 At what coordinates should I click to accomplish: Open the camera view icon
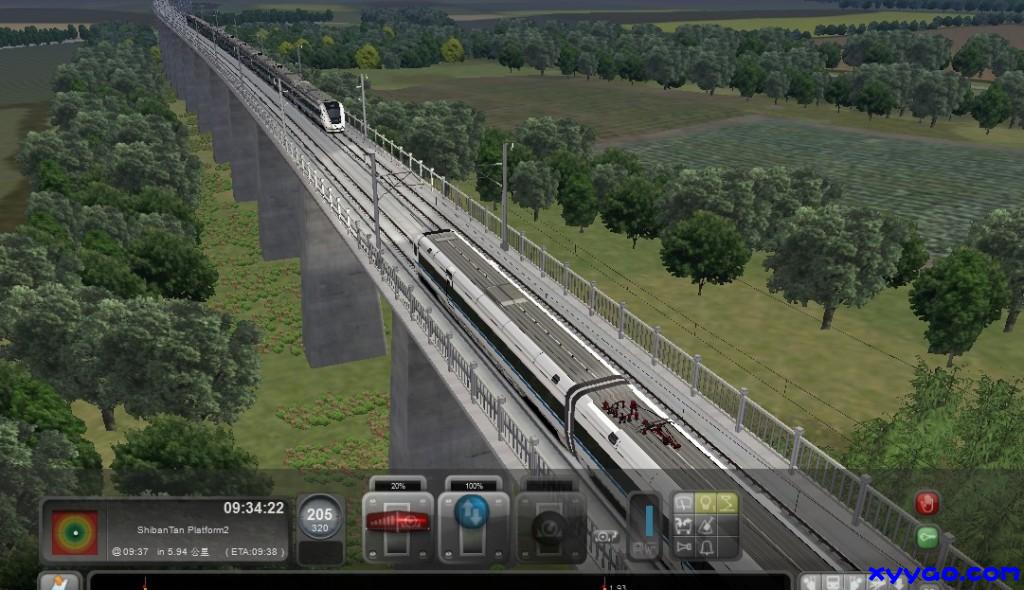click(x=603, y=537)
